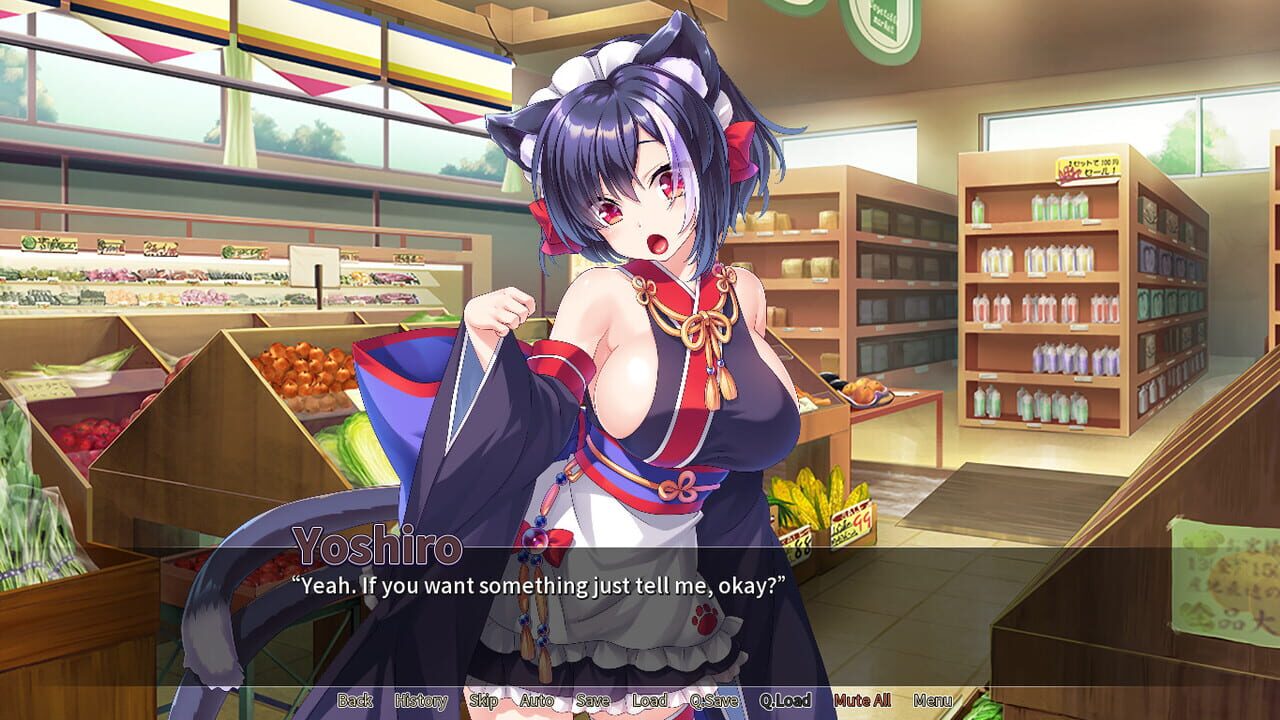The height and width of the screenshot is (720, 1280).
Task: Open the Save screen
Action: 592,701
